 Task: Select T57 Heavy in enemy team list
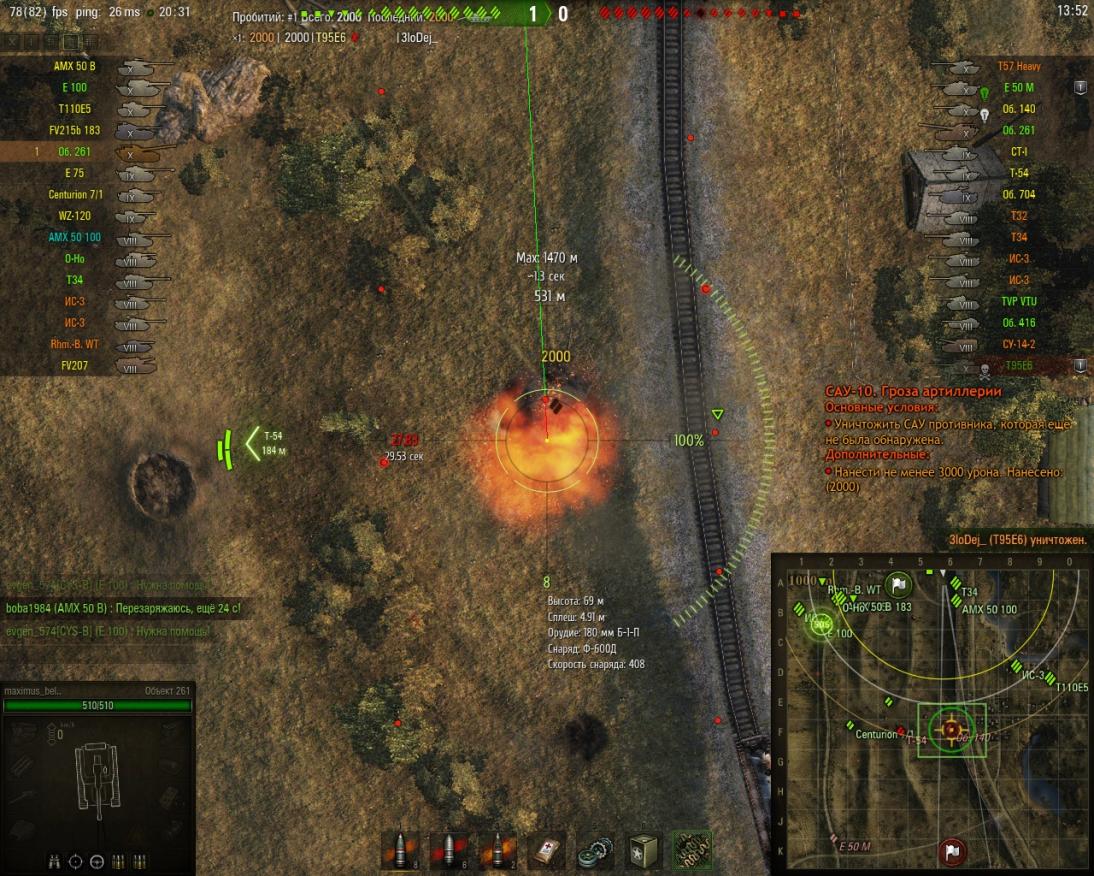1019,67
